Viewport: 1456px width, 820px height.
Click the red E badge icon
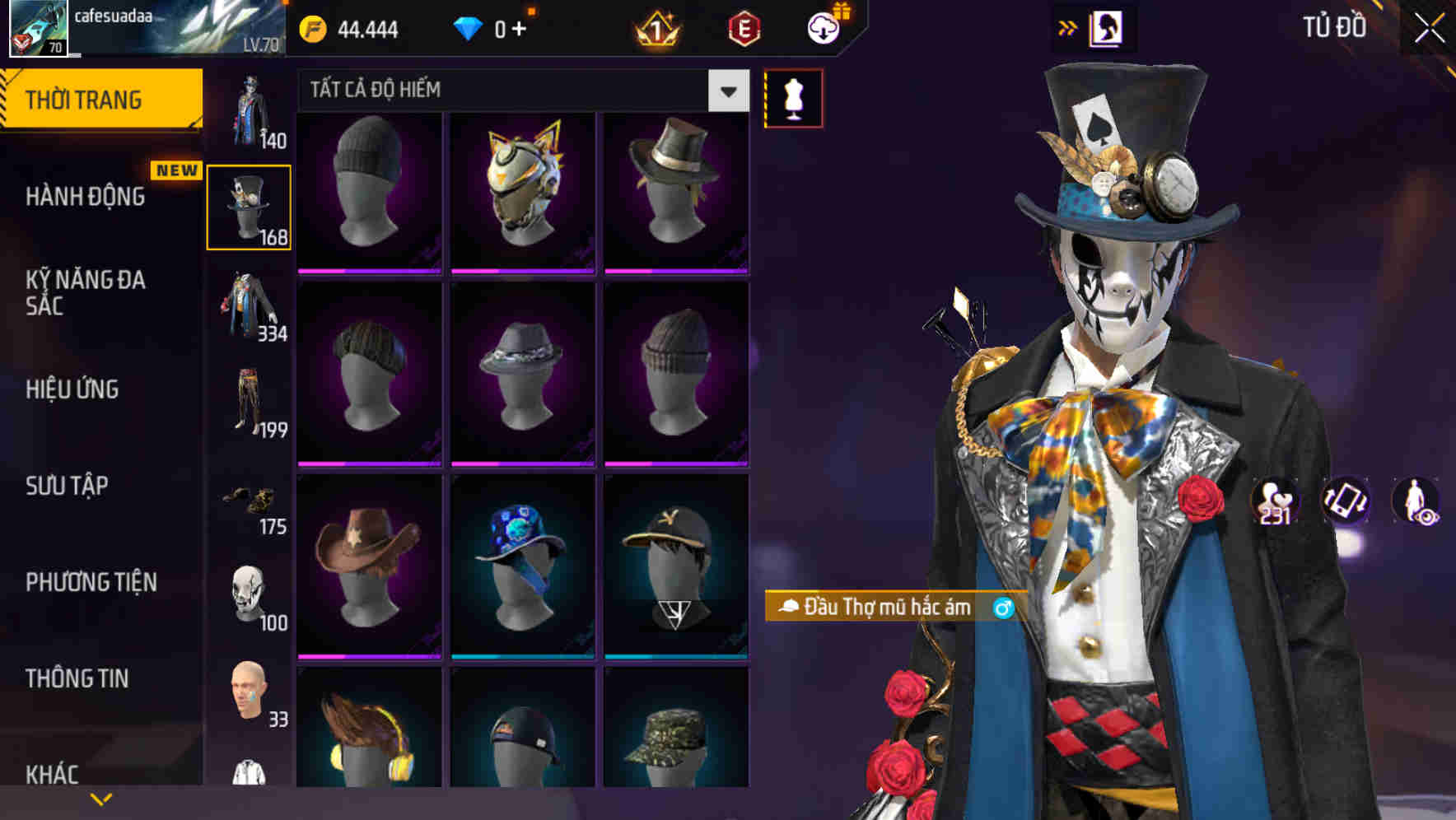pos(742,30)
